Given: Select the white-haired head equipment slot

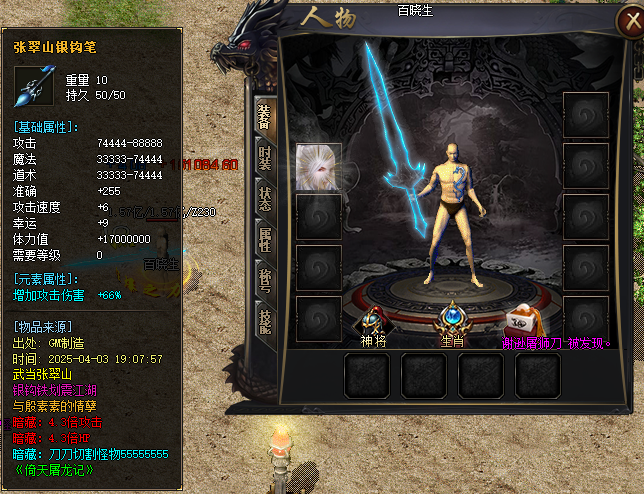Looking at the screenshot, I should tap(319, 166).
